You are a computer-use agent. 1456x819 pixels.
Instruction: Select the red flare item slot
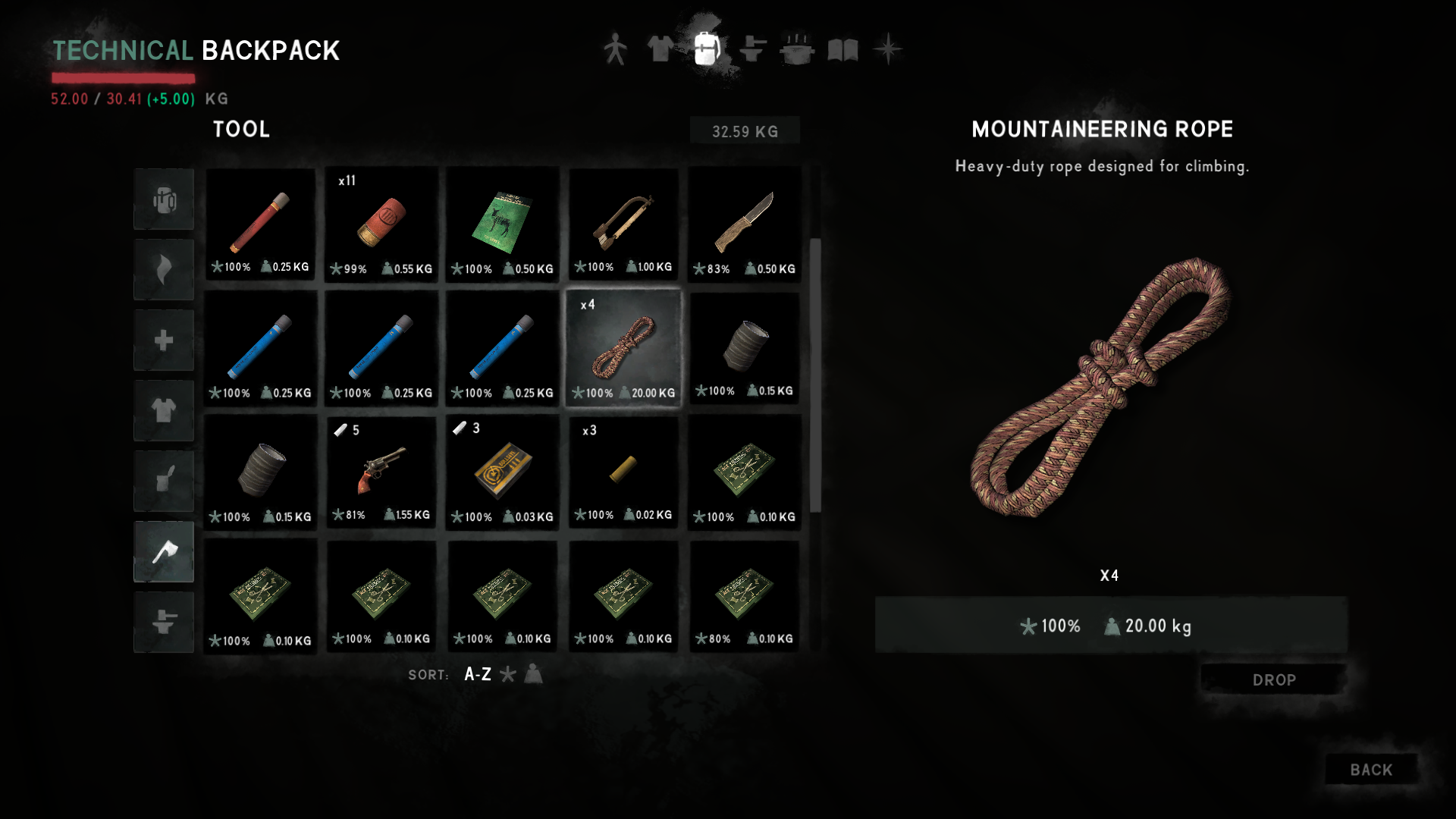tap(260, 224)
